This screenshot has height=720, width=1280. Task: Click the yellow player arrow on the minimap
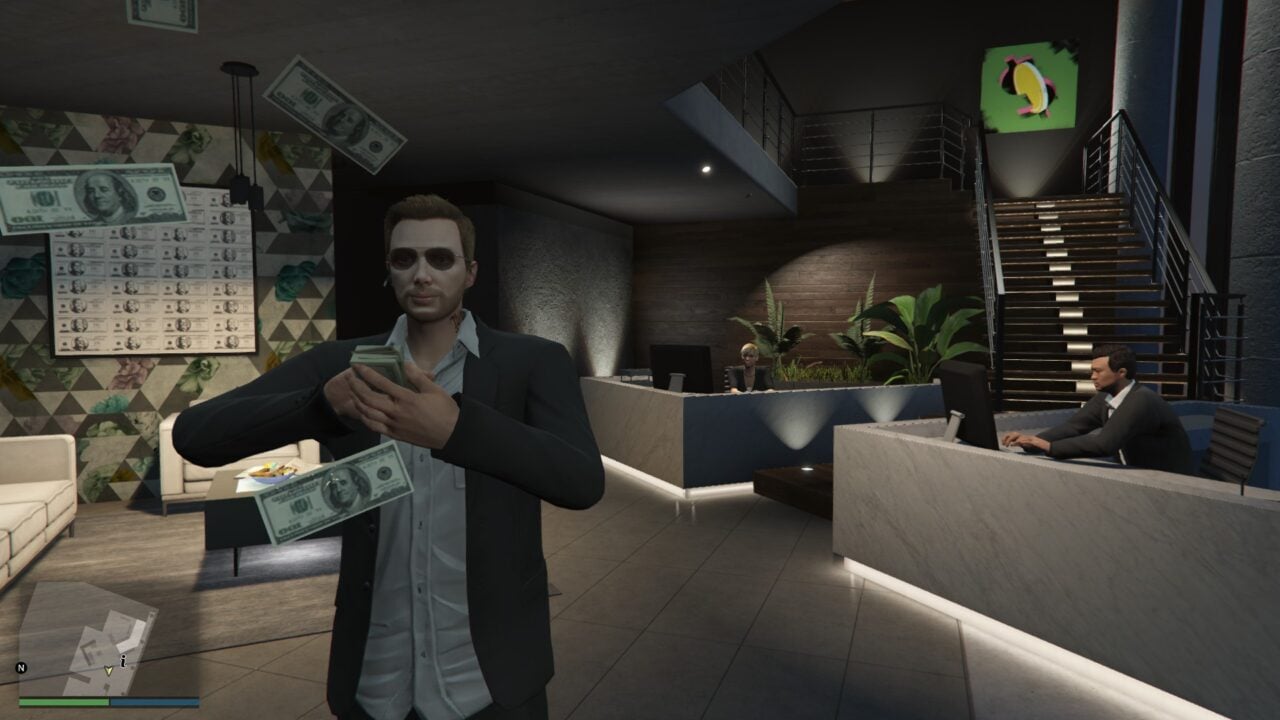[x=108, y=671]
